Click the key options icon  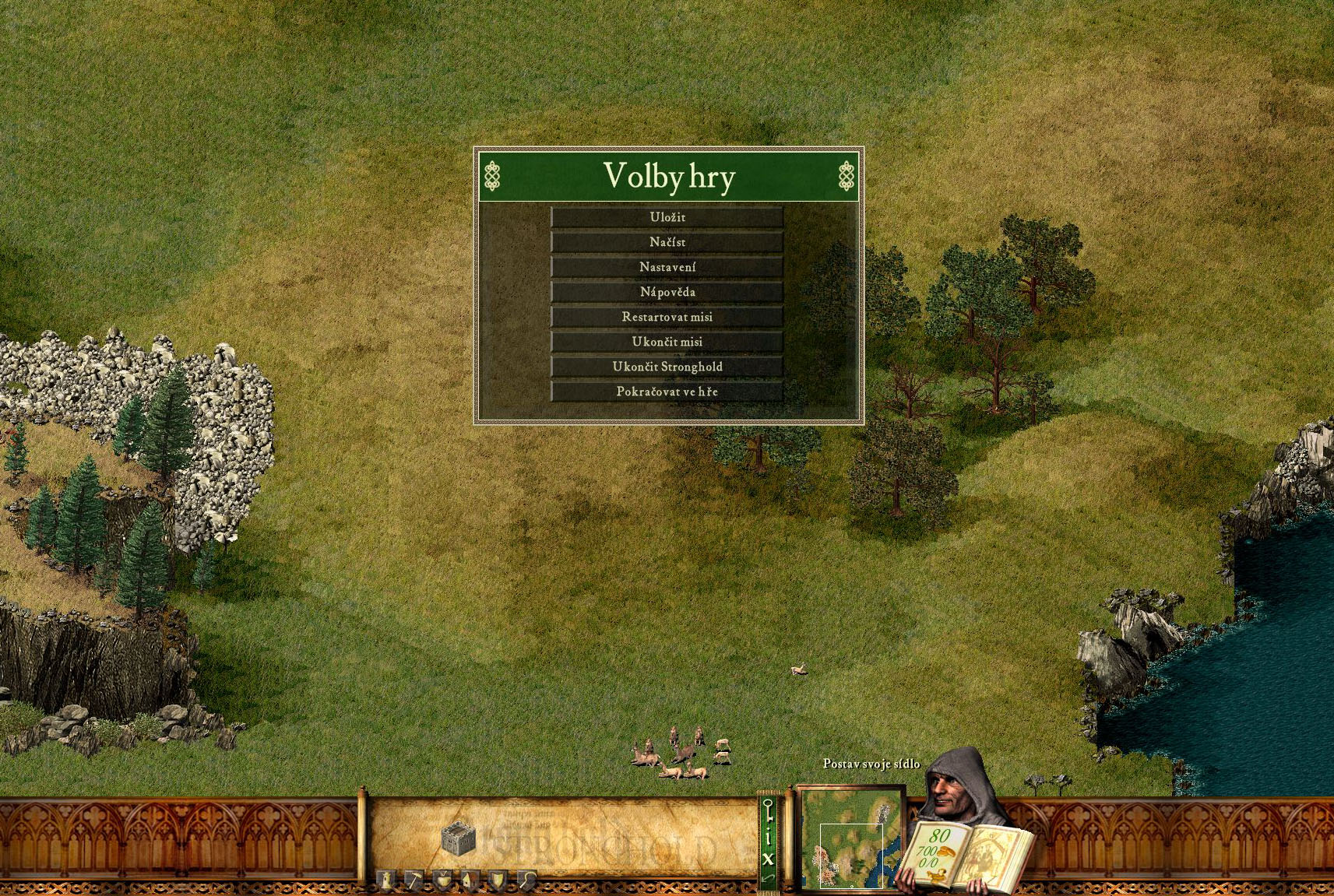(x=769, y=811)
